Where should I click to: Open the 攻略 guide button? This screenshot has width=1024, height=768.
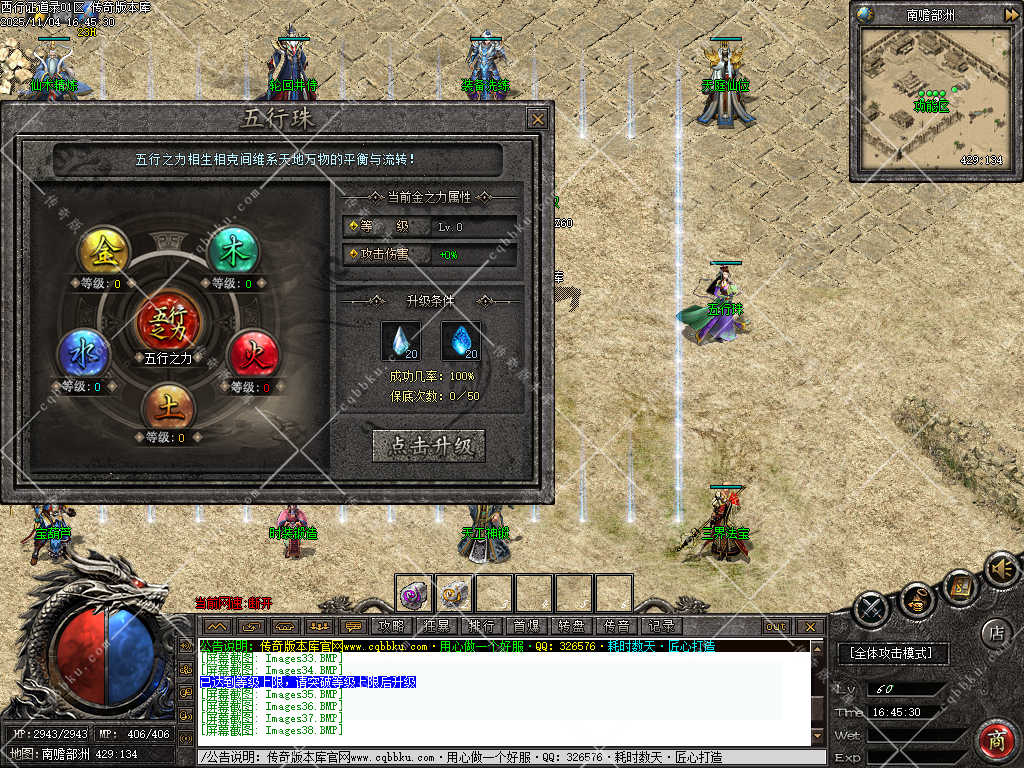pos(391,626)
